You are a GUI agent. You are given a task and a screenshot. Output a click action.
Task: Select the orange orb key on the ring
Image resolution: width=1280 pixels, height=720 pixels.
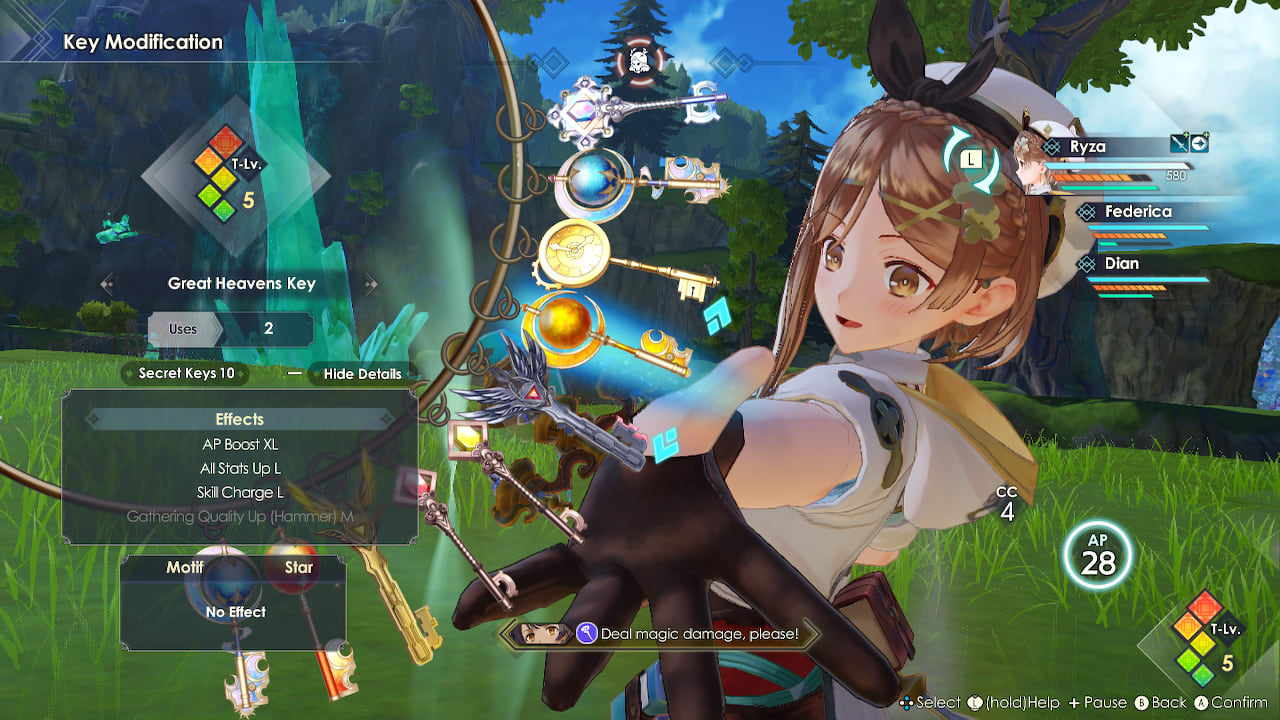coord(566,323)
